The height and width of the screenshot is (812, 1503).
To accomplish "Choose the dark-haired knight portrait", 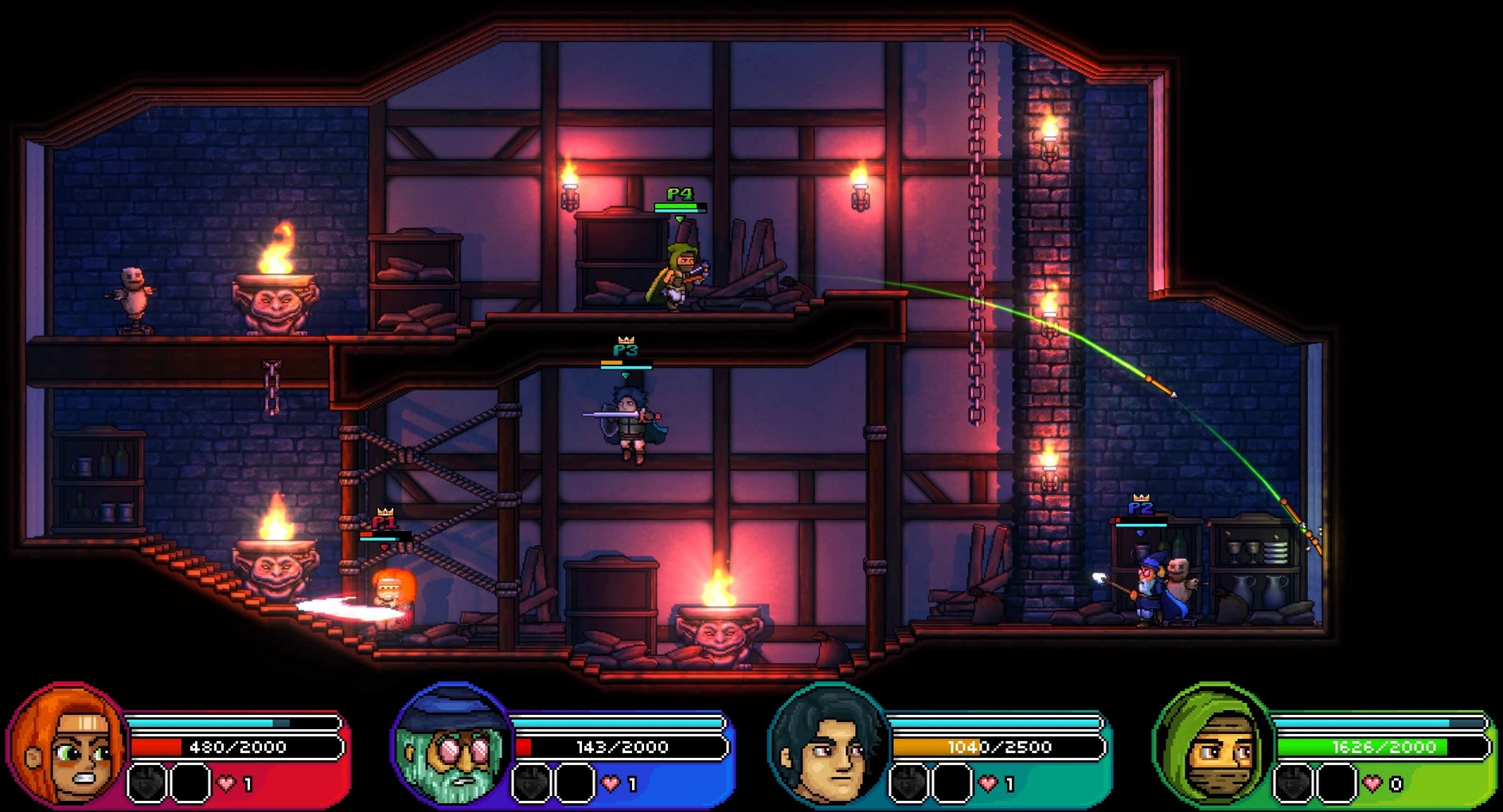I will click(x=828, y=746).
